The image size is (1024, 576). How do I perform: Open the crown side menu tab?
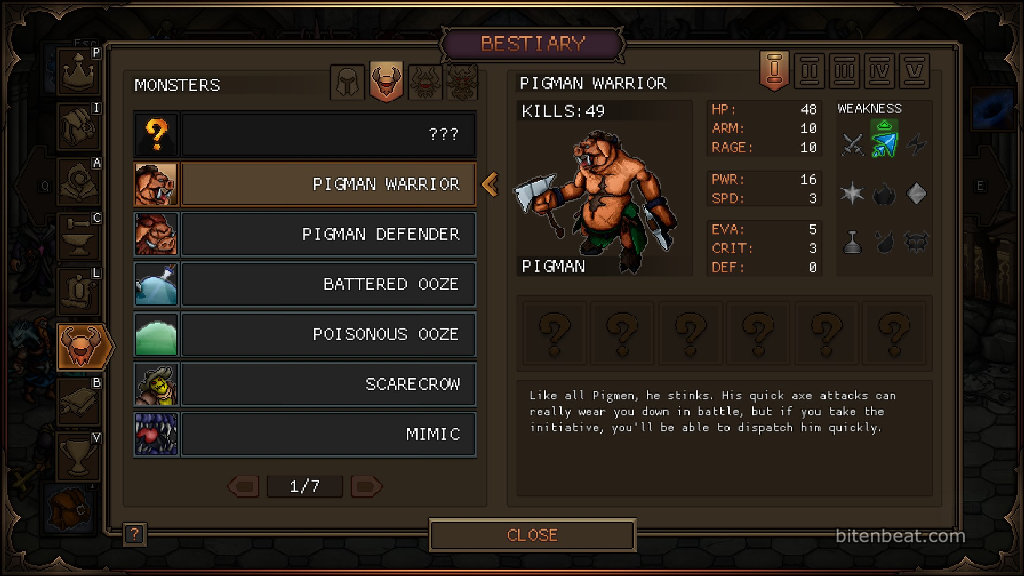78,73
